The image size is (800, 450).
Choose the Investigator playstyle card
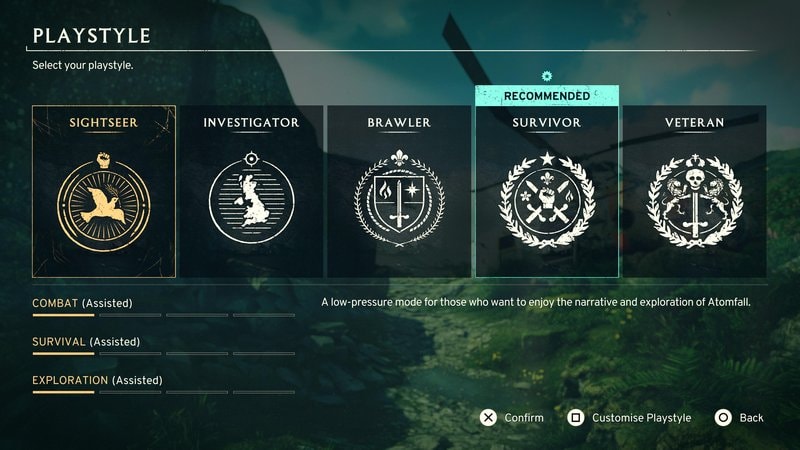[251, 191]
